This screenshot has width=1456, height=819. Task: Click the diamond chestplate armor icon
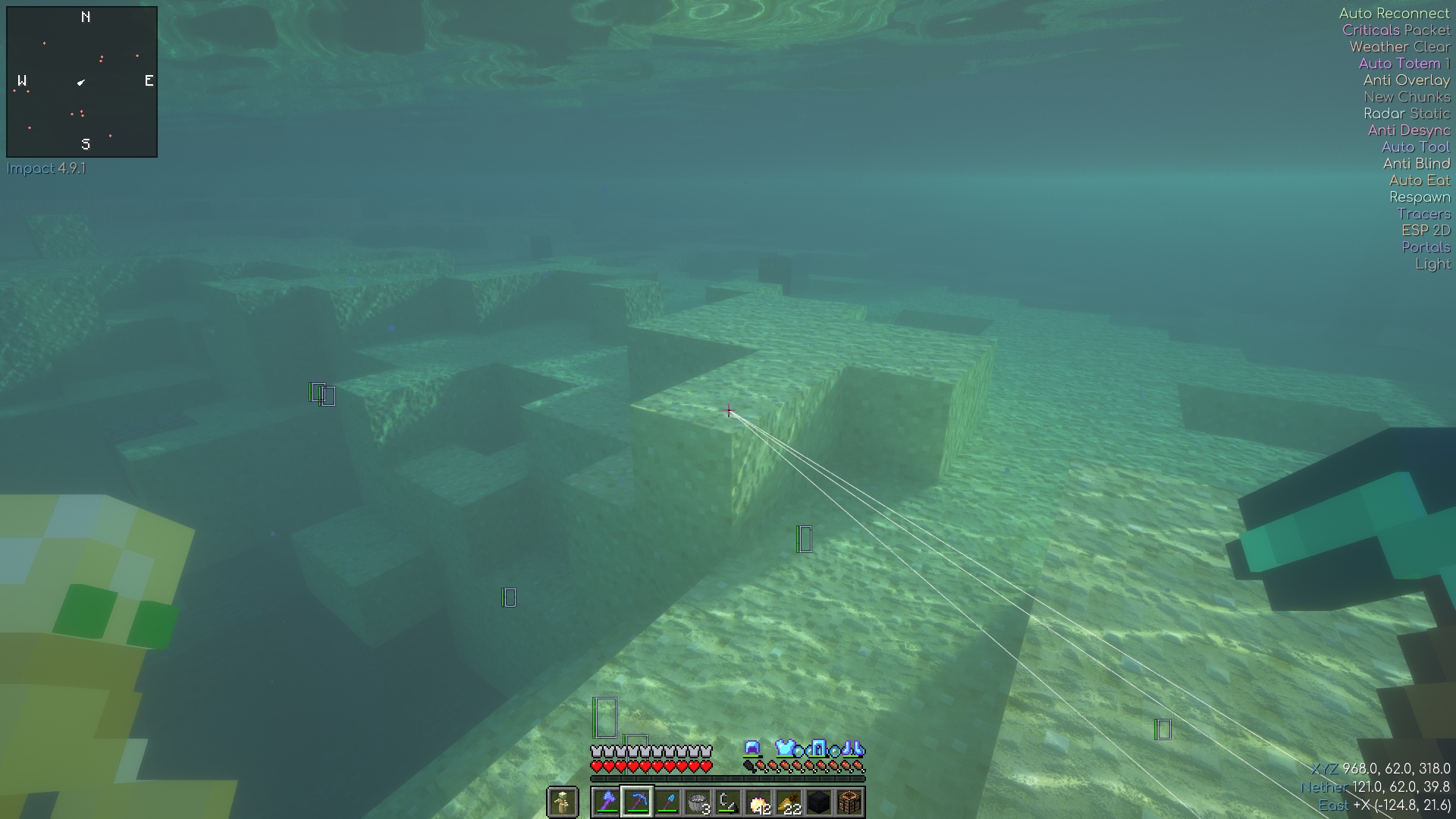785,748
